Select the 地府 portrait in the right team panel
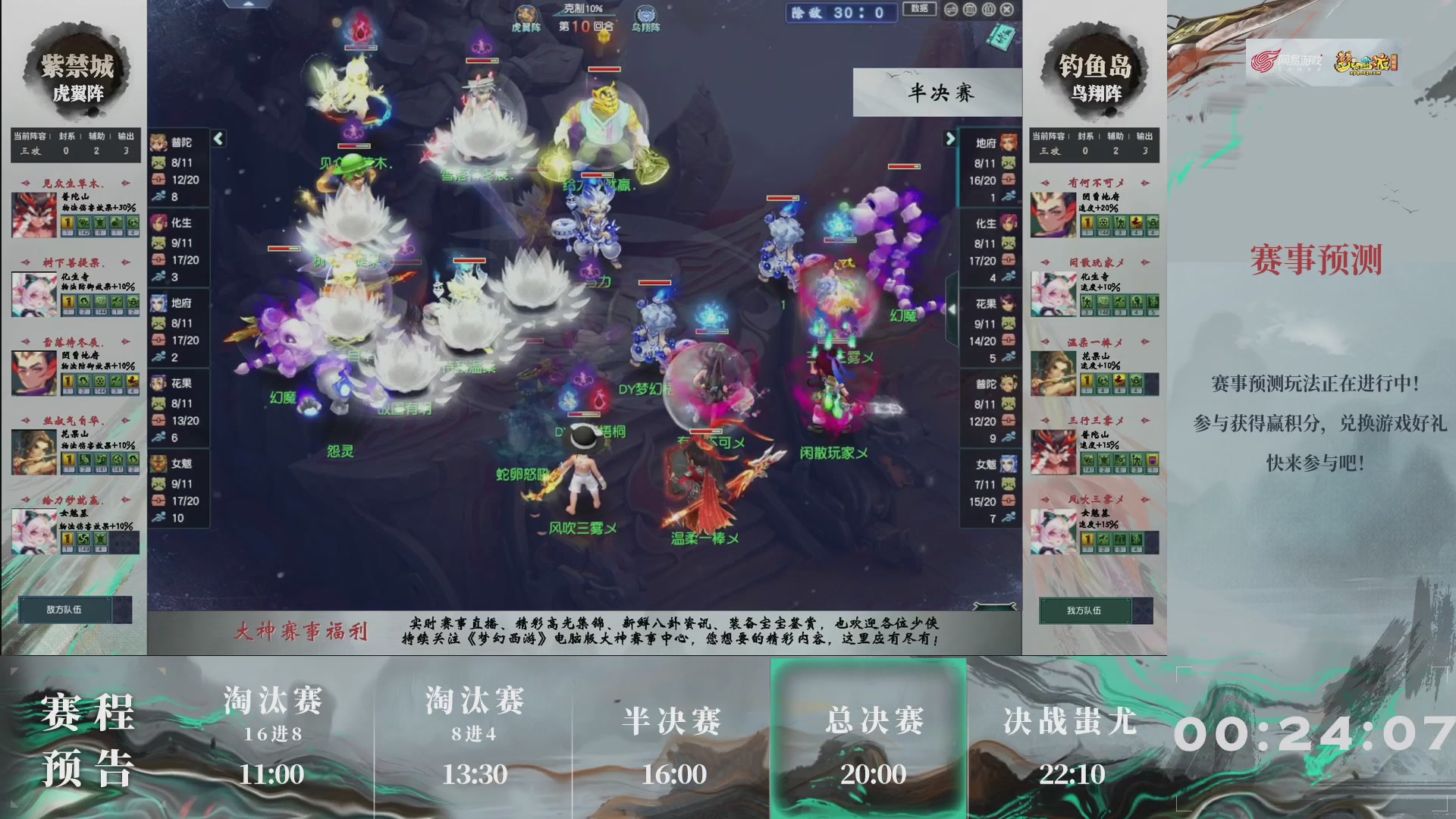 tap(1007, 142)
